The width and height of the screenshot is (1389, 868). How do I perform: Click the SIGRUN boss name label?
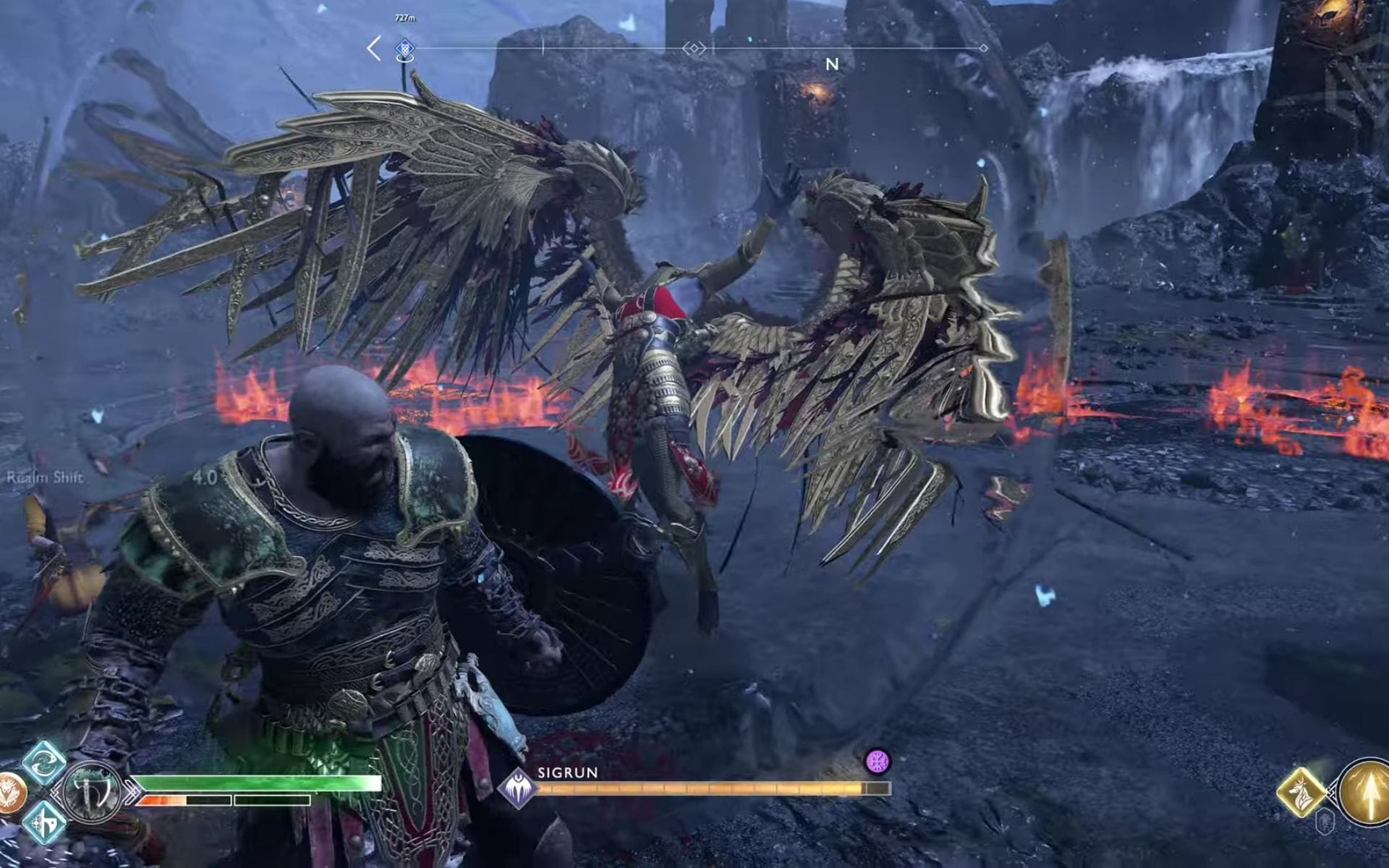[566, 774]
